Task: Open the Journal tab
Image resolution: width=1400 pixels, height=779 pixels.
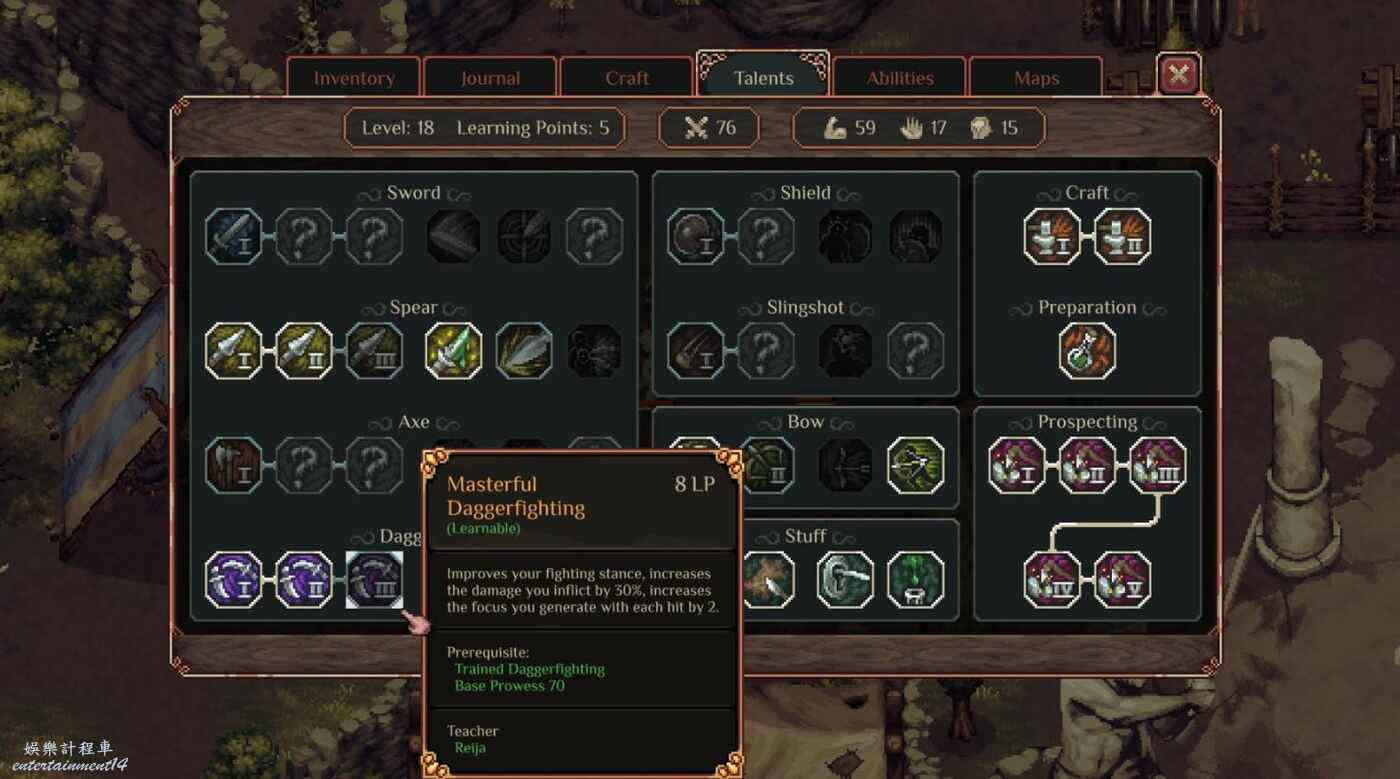Action: [x=490, y=78]
